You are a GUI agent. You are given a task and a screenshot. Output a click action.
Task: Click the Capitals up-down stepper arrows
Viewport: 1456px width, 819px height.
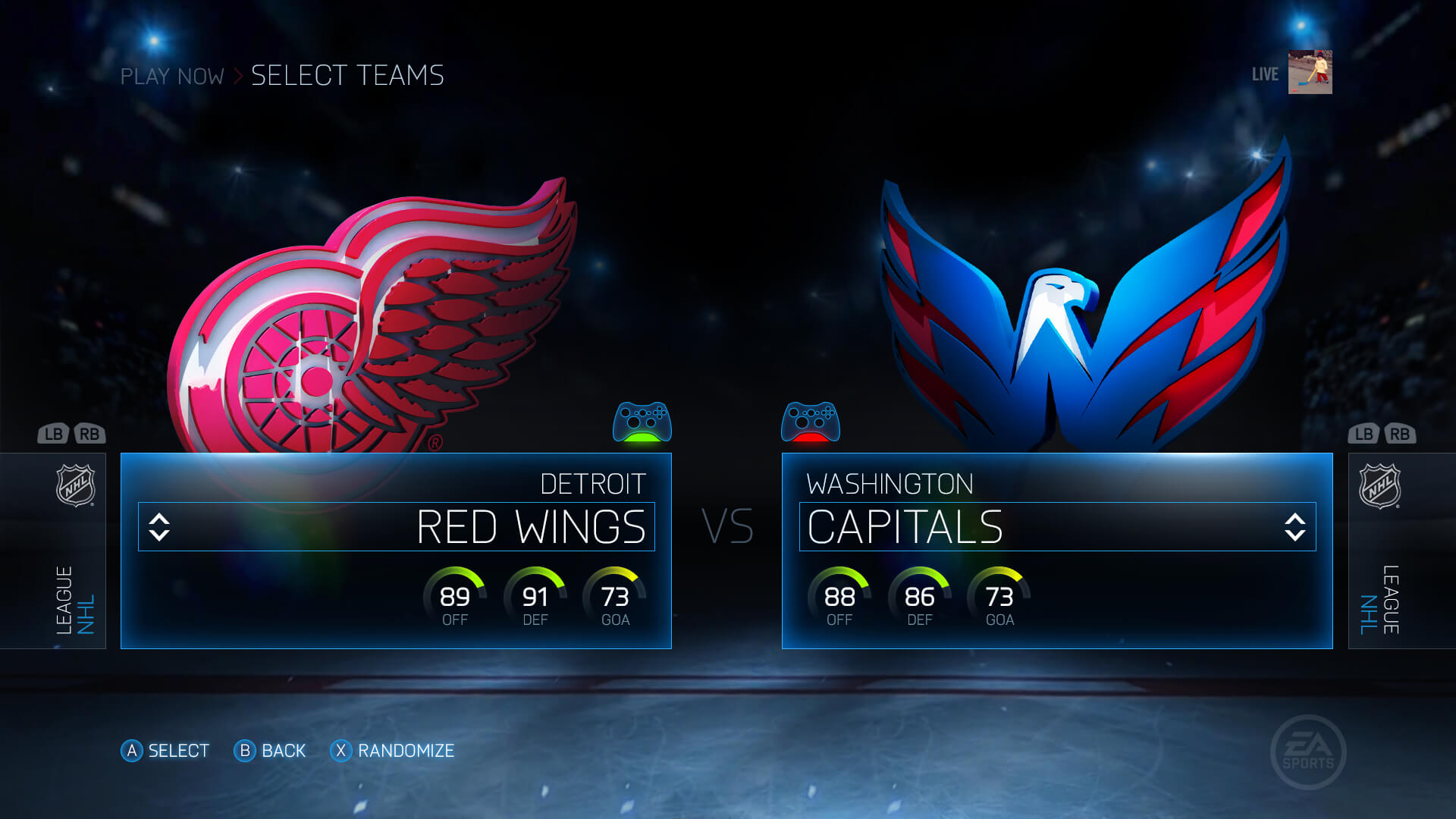pyautogui.click(x=1295, y=527)
